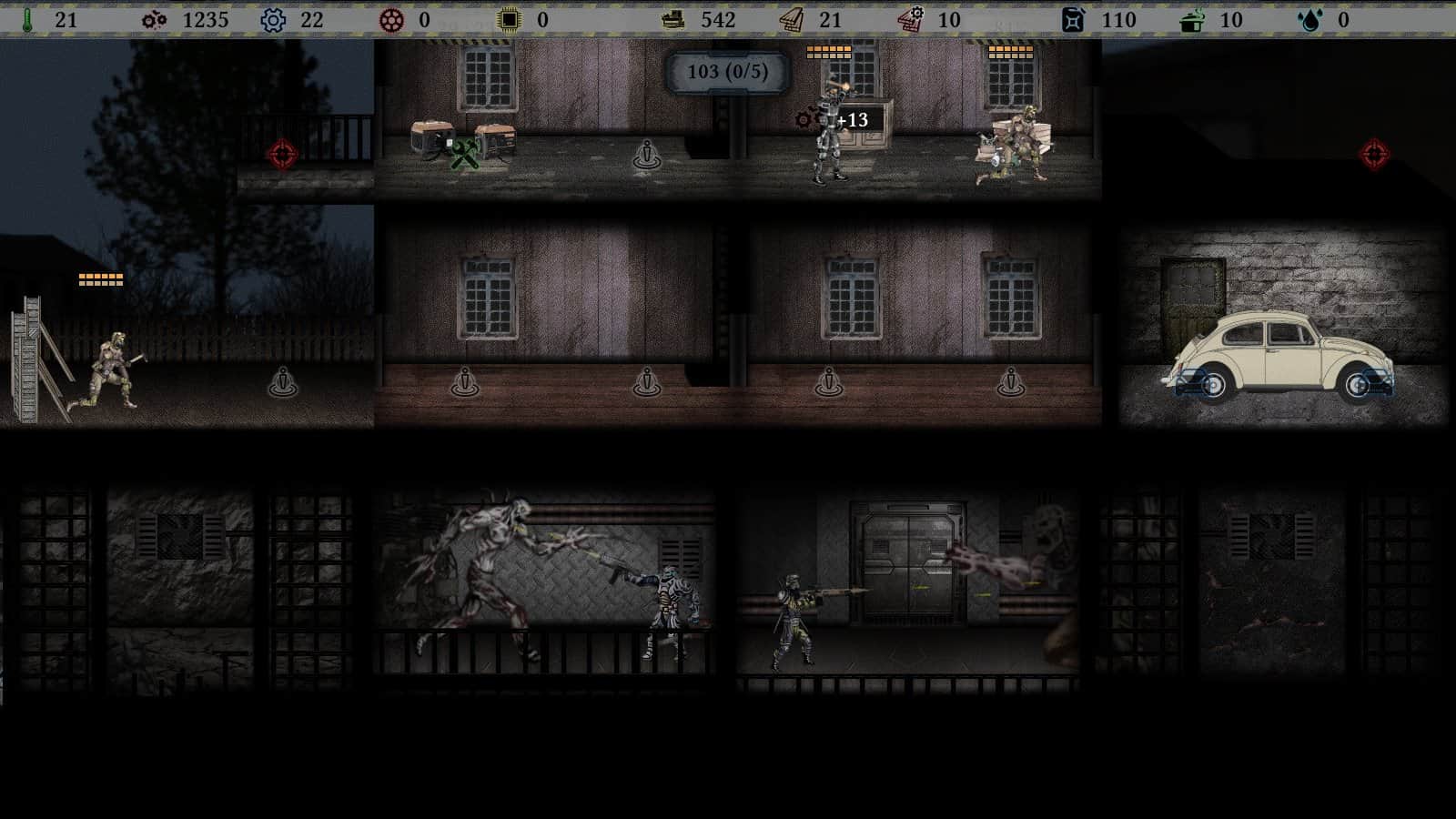Click the red wheel resource icon

[x=391, y=20]
